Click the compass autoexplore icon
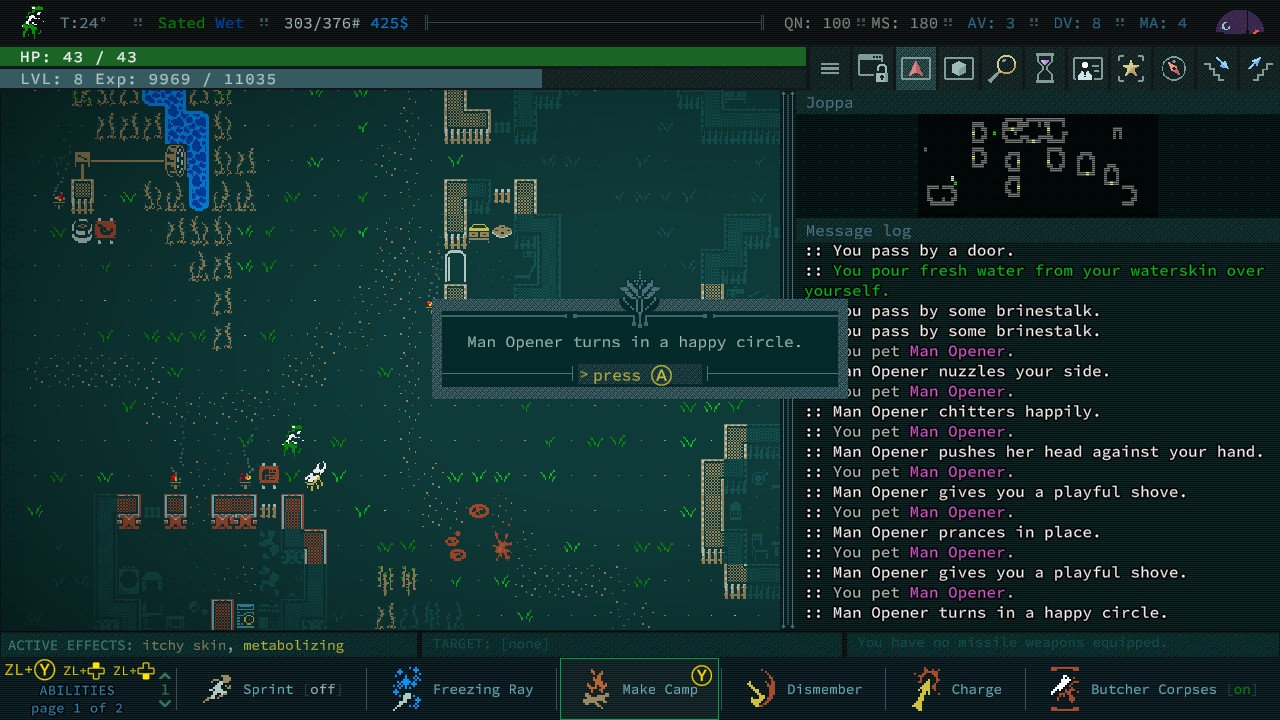Screen dimensions: 1280x720 point(1174,69)
